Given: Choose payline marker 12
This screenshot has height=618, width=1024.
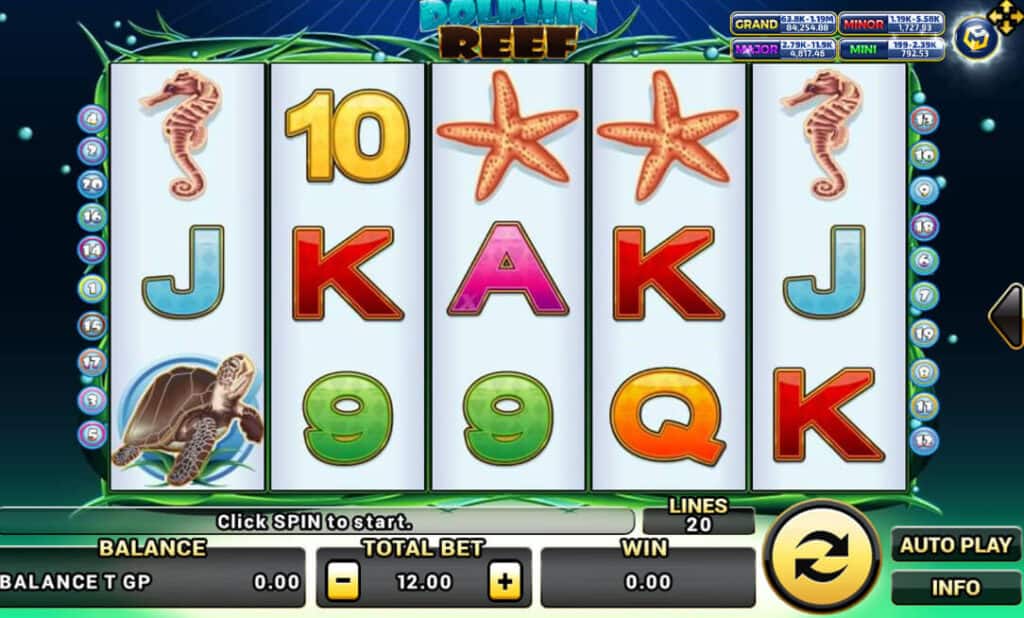Looking at the screenshot, I should [924, 438].
